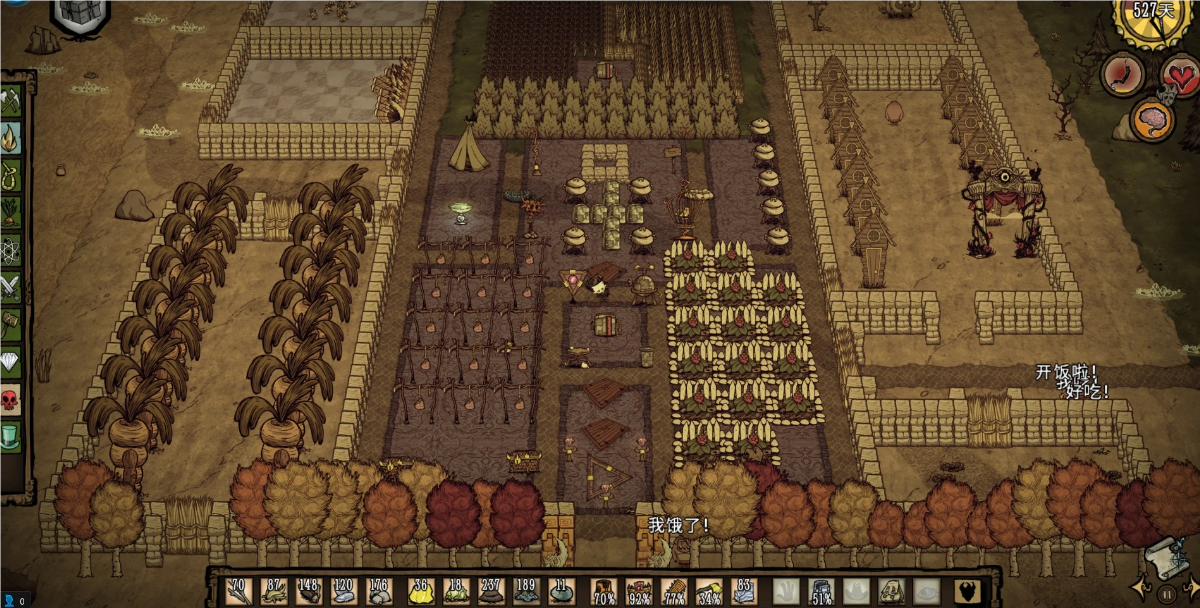Select the axe at 34% durability
This screenshot has width=1200, height=608.
pos(709,590)
